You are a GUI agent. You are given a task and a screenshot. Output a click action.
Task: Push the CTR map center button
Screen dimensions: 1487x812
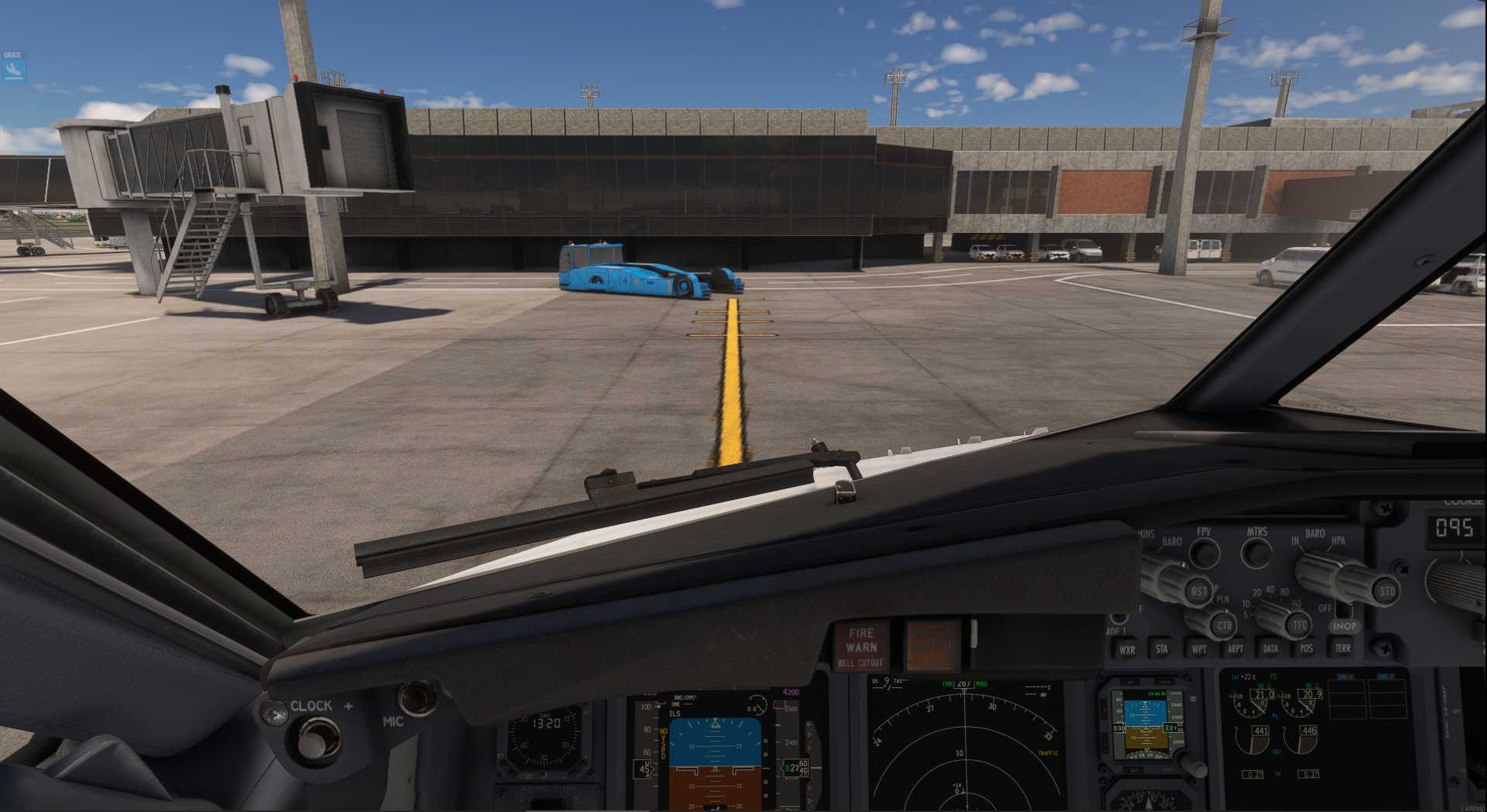point(1224,625)
